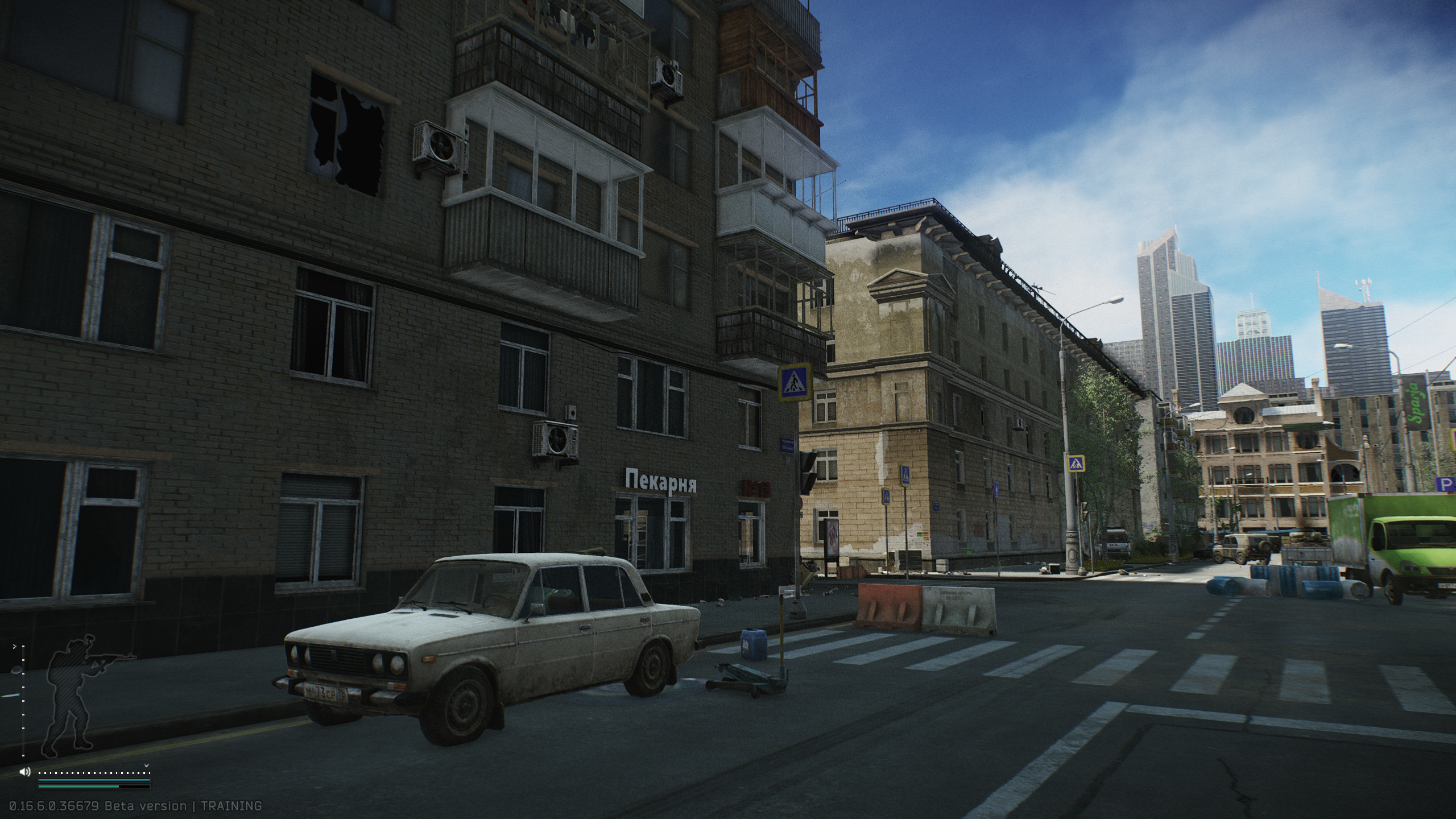Click the crossing sign by the distant lamppost
1456x819 pixels.
tap(1076, 463)
